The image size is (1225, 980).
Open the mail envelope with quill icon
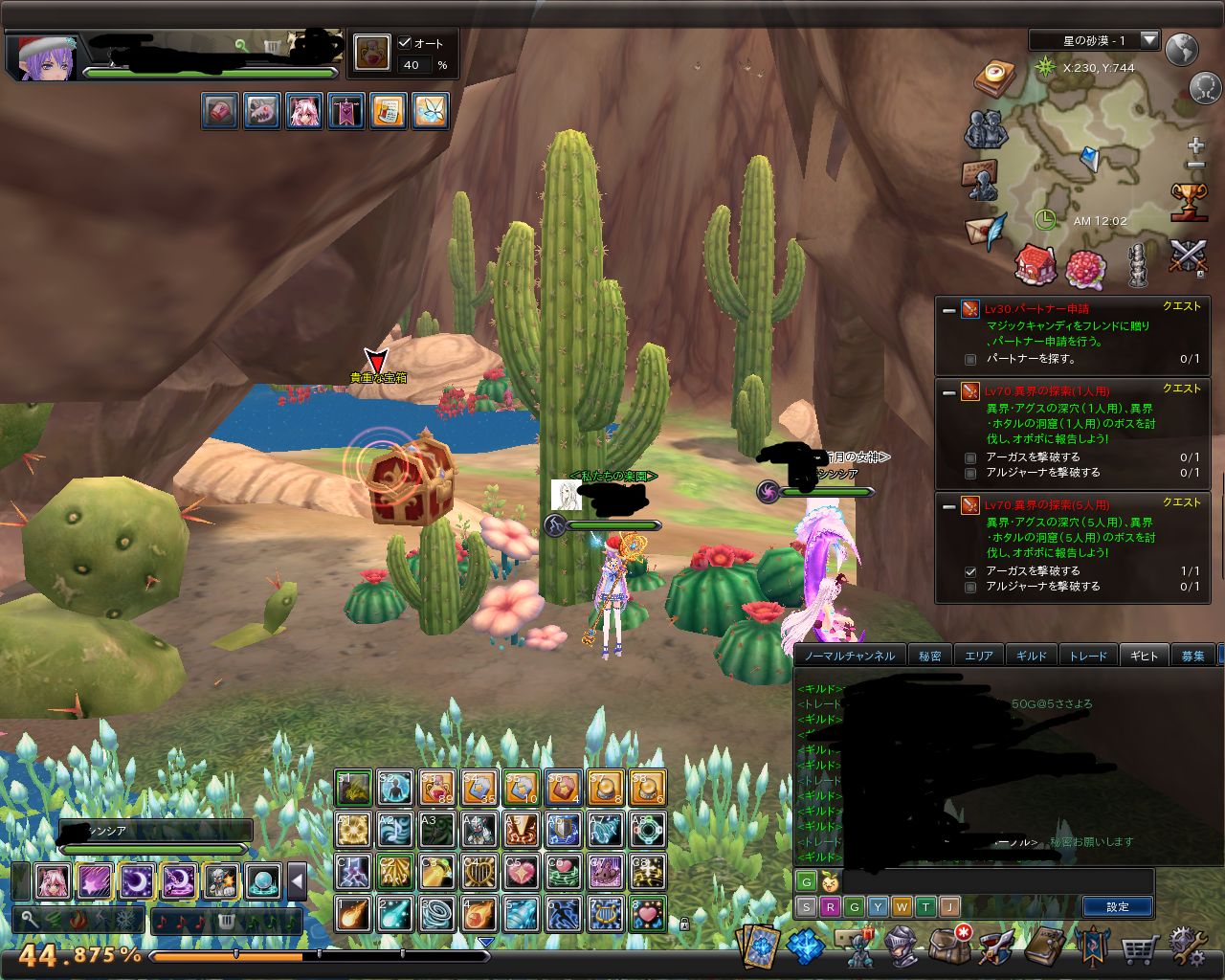[x=986, y=232]
